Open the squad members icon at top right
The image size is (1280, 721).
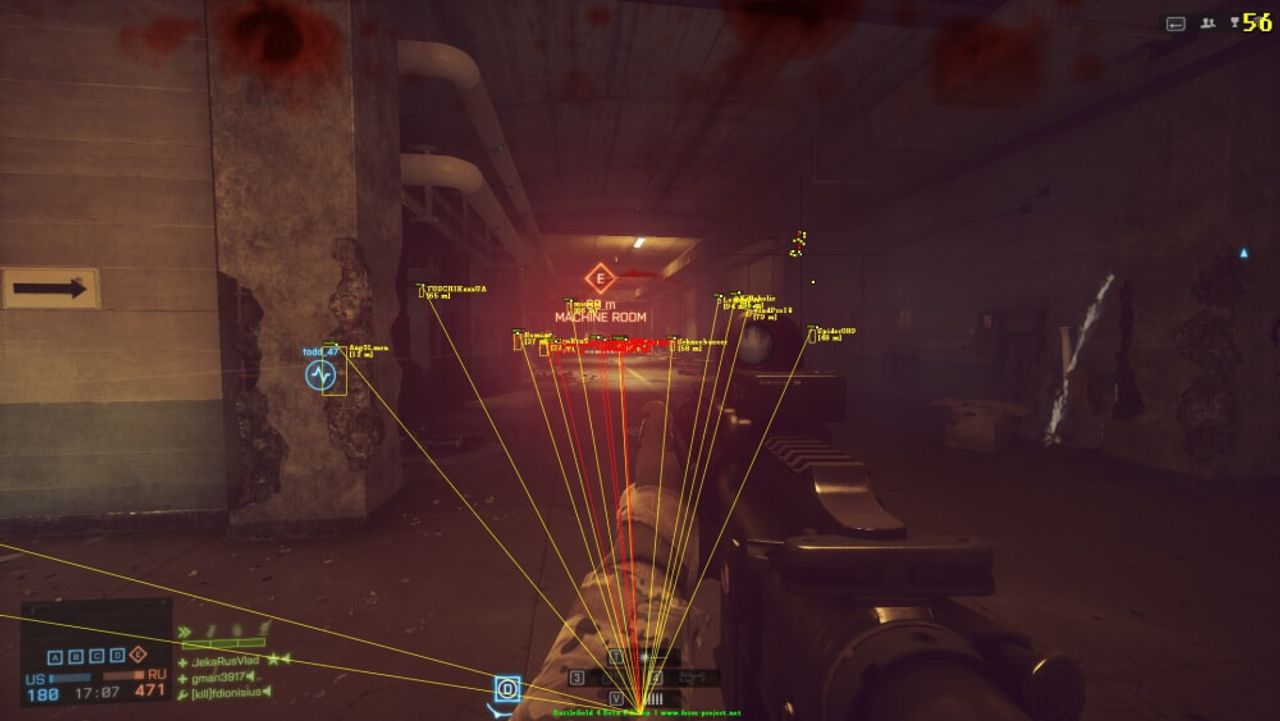(1207, 22)
